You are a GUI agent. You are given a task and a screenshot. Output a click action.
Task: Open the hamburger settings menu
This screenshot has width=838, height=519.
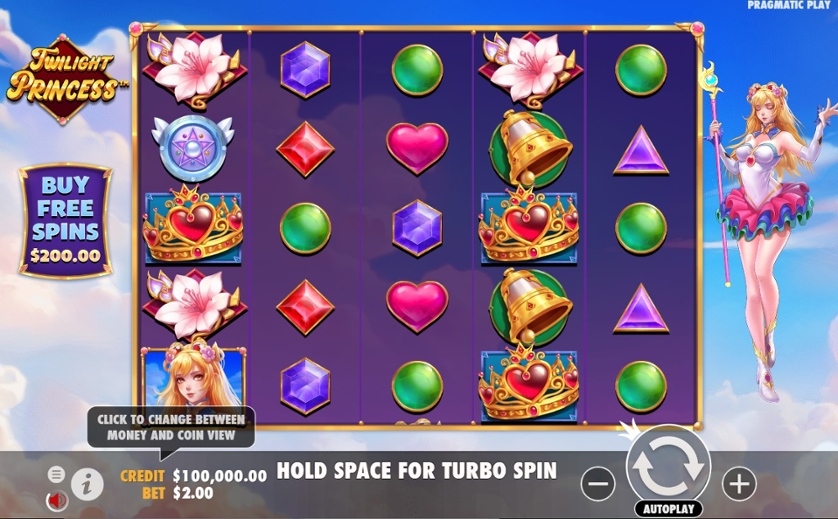[x=56, y=474]
